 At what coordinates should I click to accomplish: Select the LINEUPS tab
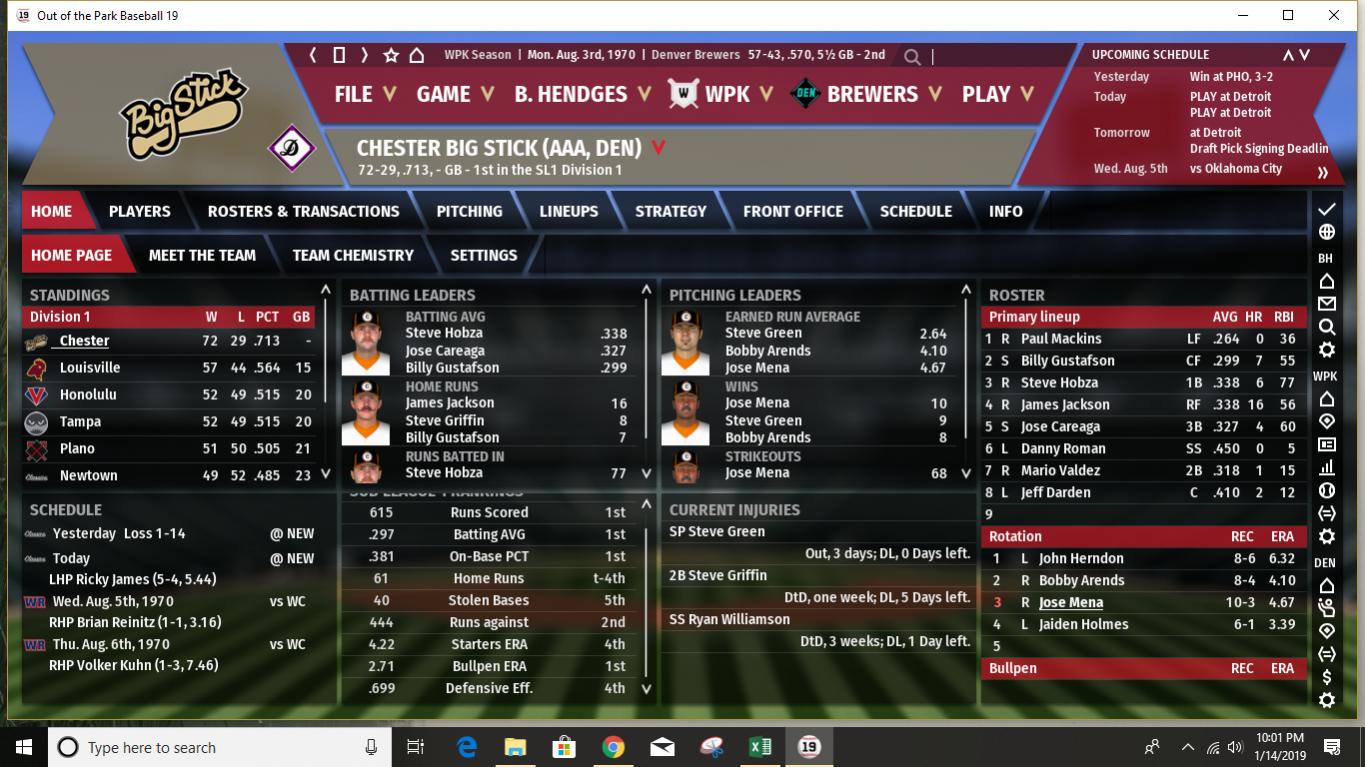[x=568, y=211]
